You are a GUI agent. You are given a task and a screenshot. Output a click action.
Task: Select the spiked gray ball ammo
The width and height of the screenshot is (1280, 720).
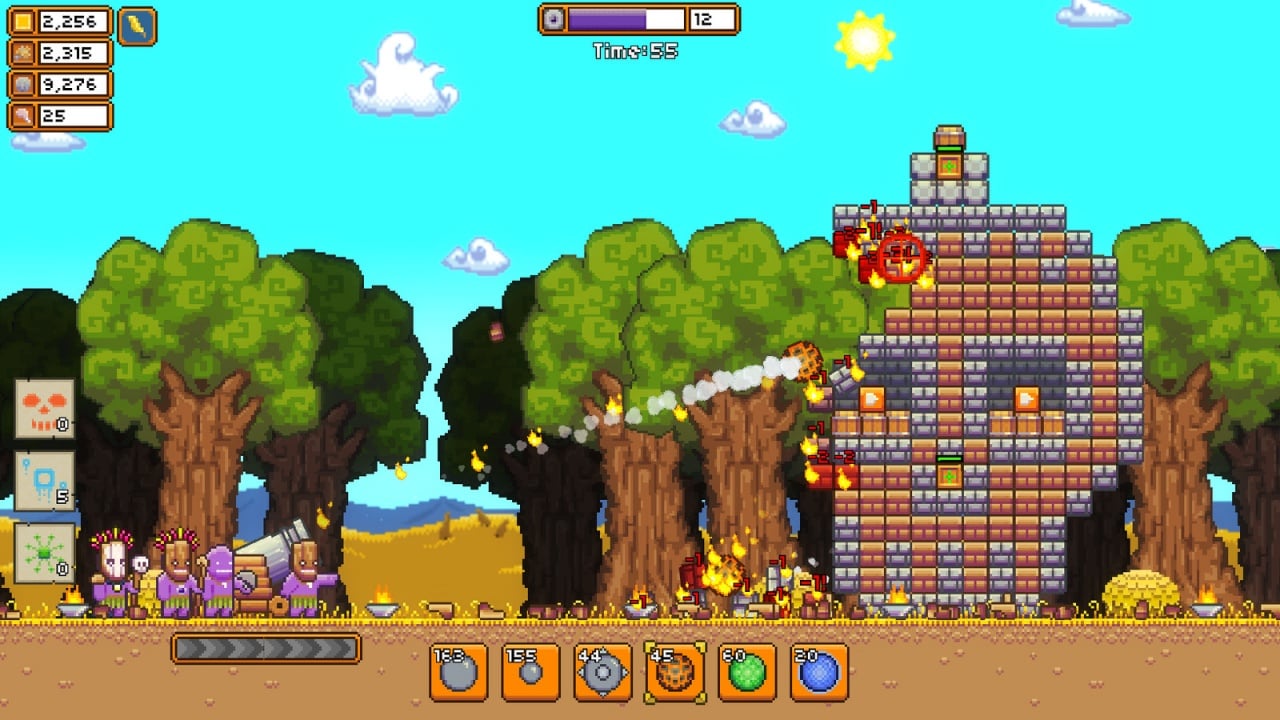(603, 672)
